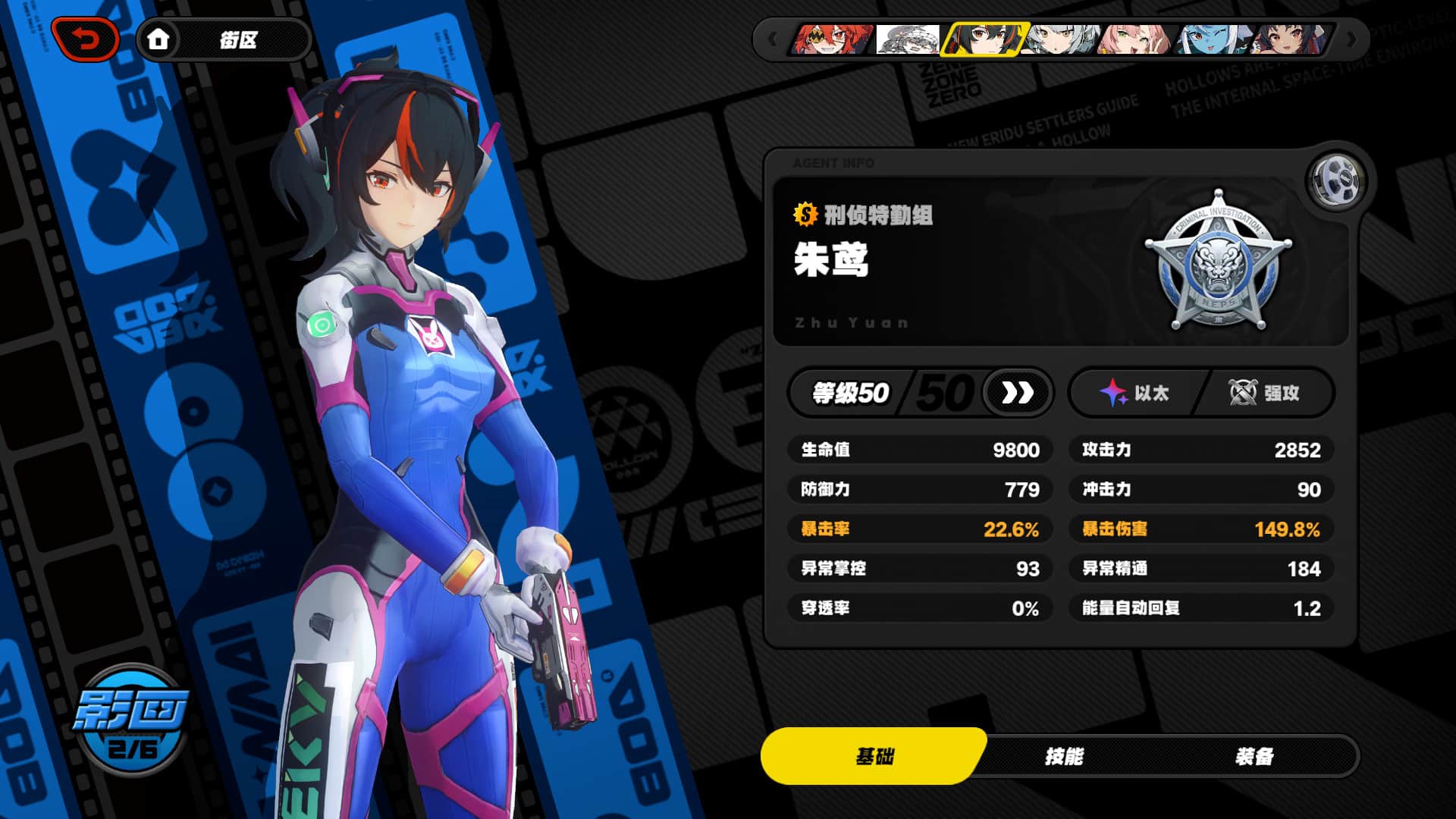Open the 影画 2/6 emblem
1456x819 pixels.
(x=132, y=720)
